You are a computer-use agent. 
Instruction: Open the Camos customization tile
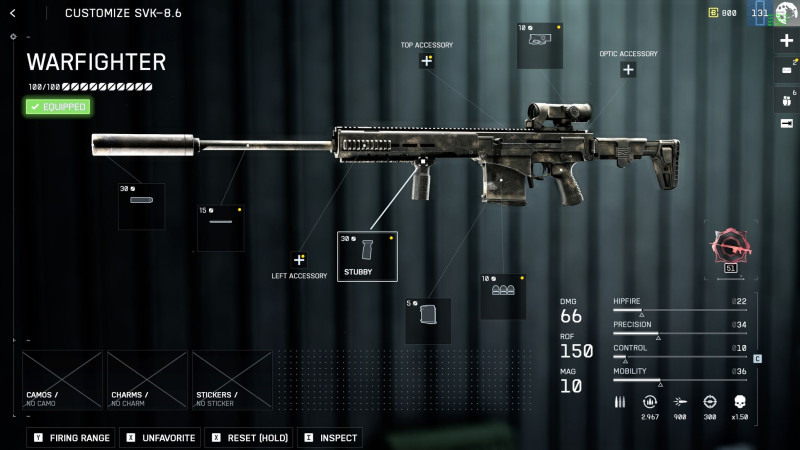(x=62, y=380)
